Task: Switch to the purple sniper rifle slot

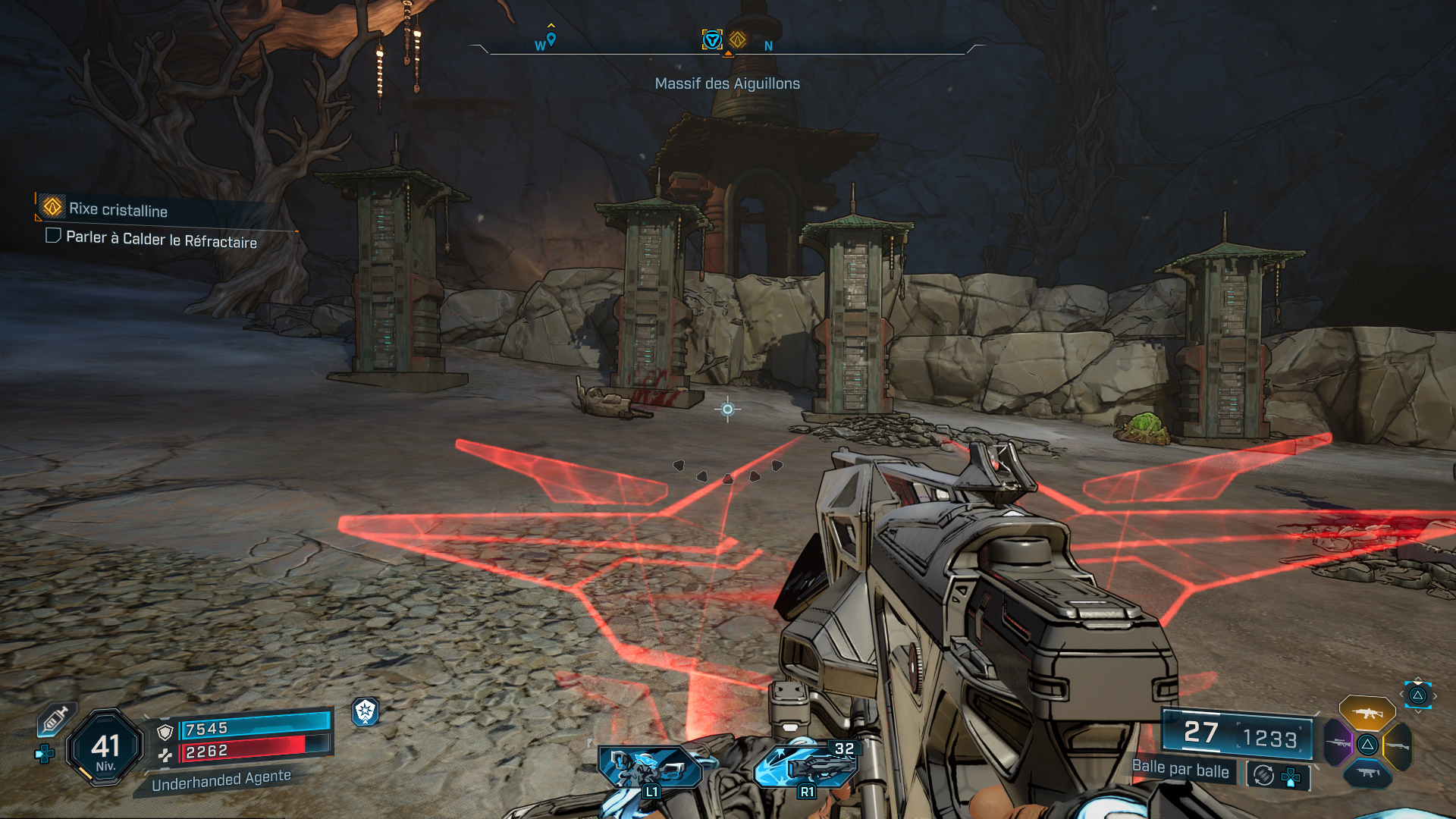Action: pyautogui.click(x=1338, y=742)
